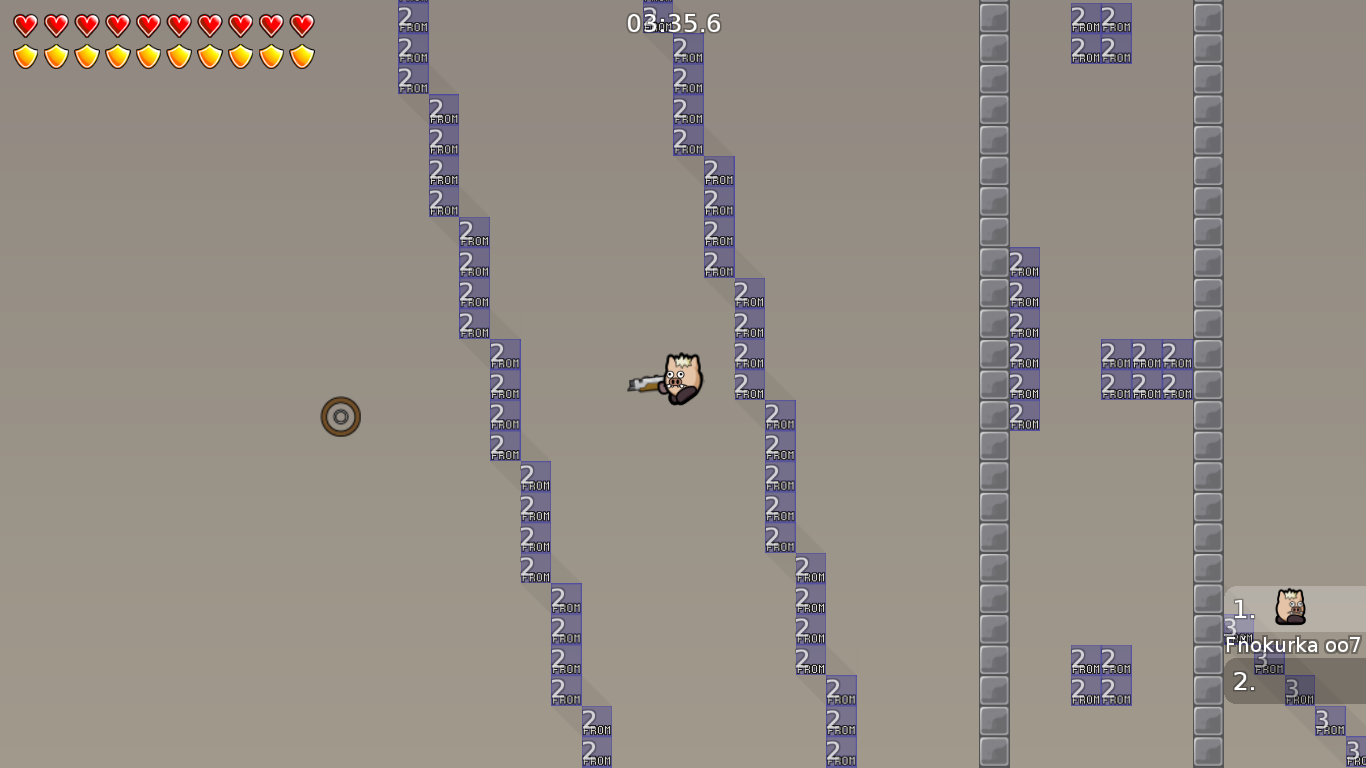
Task: Select the first golden shield icon
Action: tap(24, 58)
